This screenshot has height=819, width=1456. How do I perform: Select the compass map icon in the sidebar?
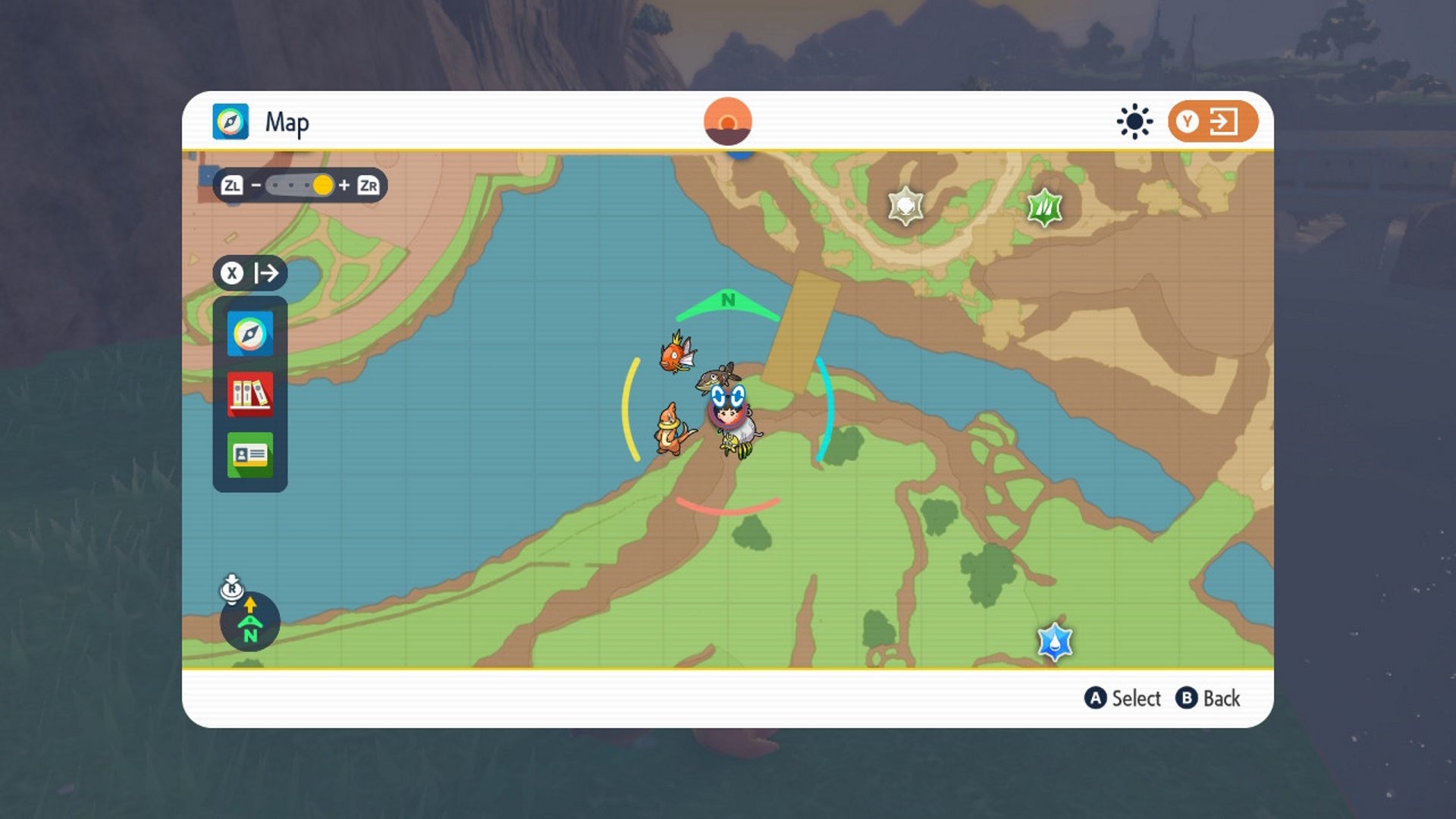point(249,332)
